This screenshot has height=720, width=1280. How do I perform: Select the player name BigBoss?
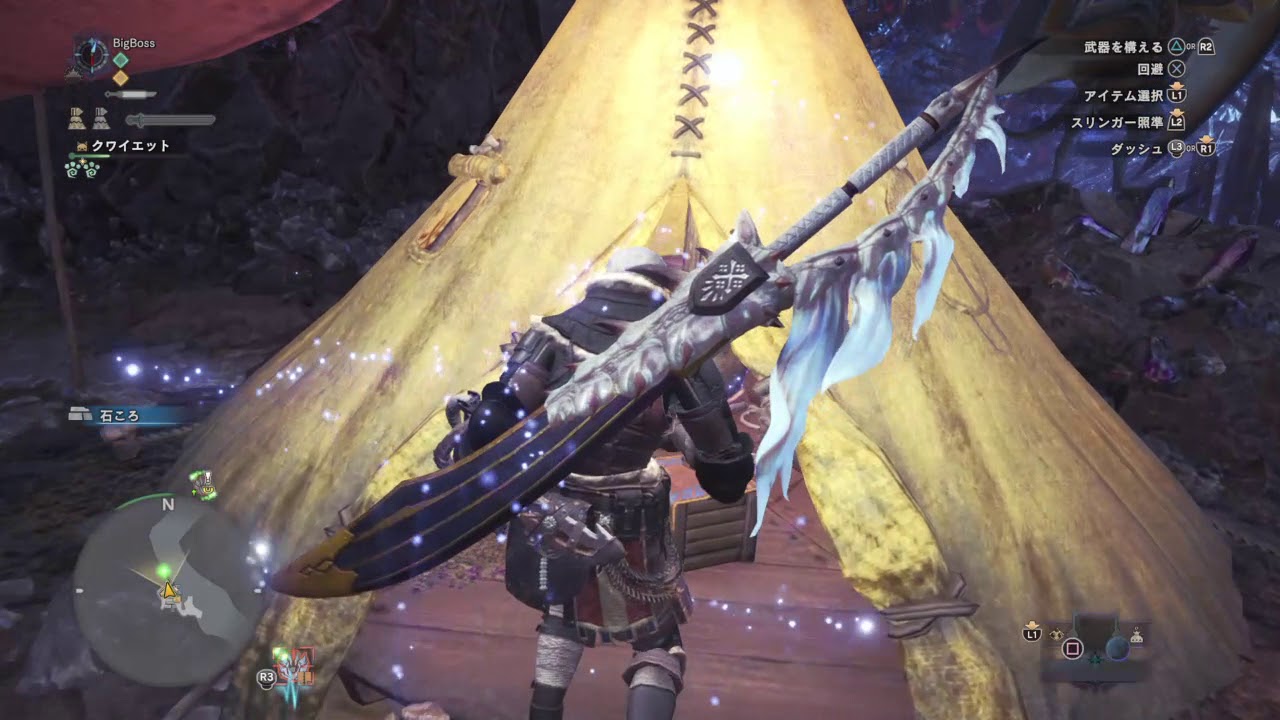[133, 44]
